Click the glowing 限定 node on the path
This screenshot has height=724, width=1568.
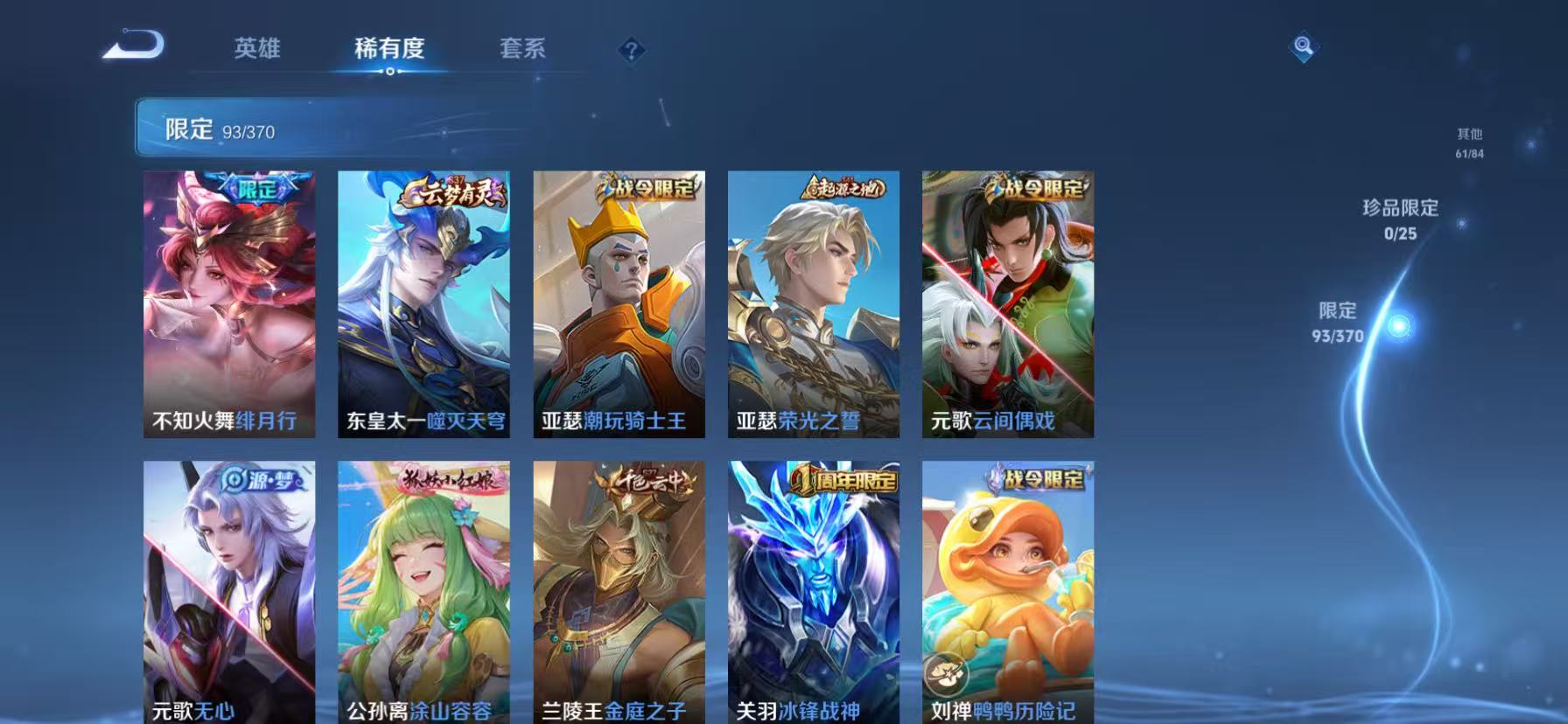[1398, 324]
